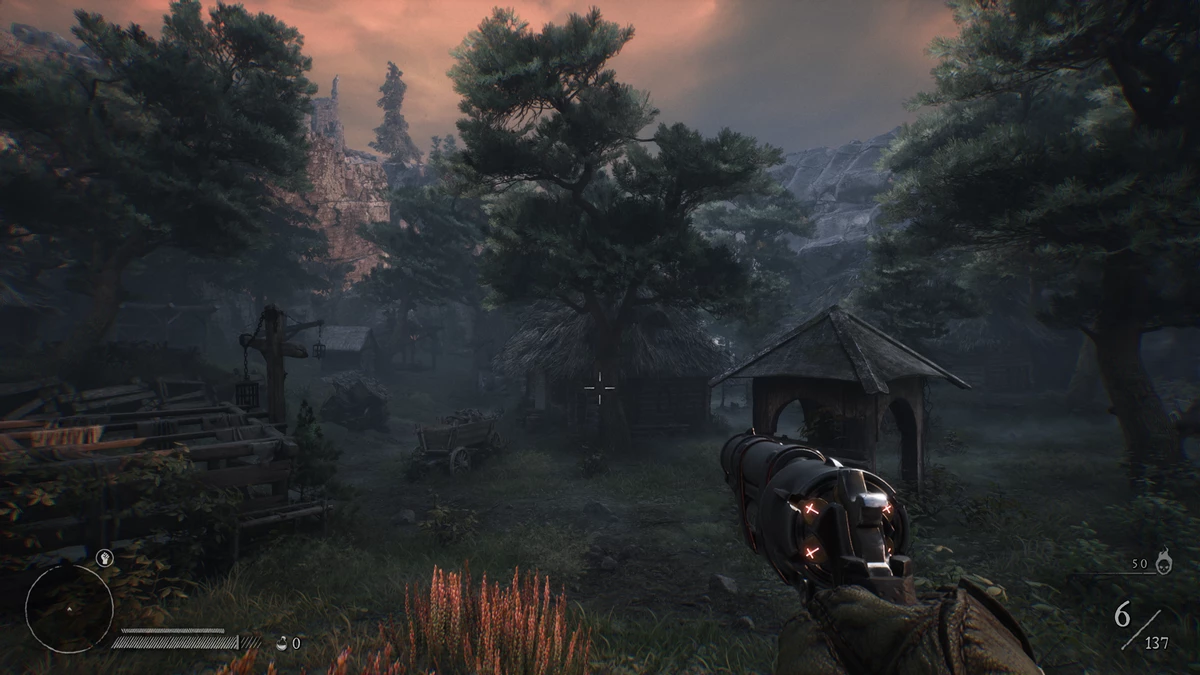Click the flaming skull icon
Screen dimensions: 1200x675
1164,564
